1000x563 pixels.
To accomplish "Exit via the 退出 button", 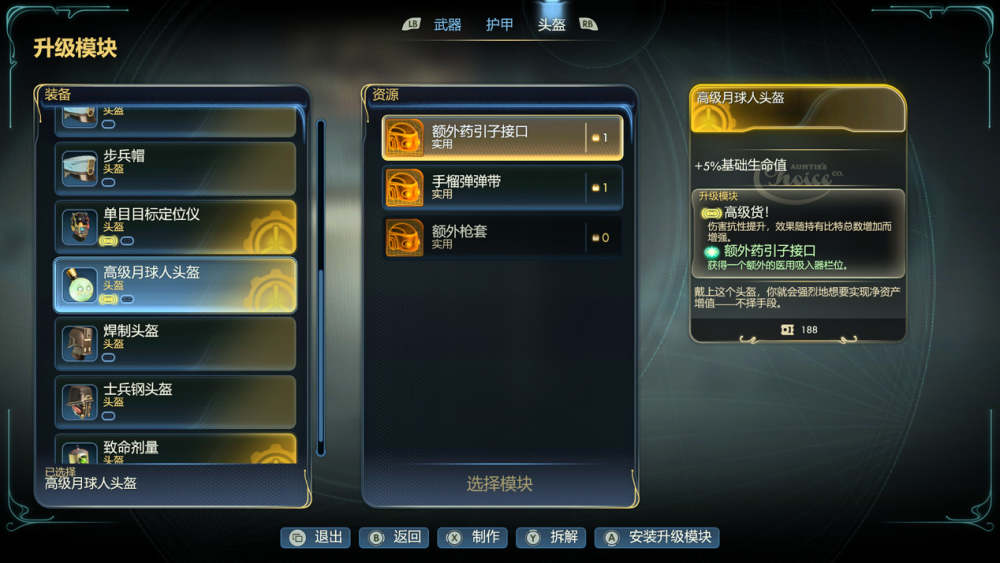I will pos(316,537).
